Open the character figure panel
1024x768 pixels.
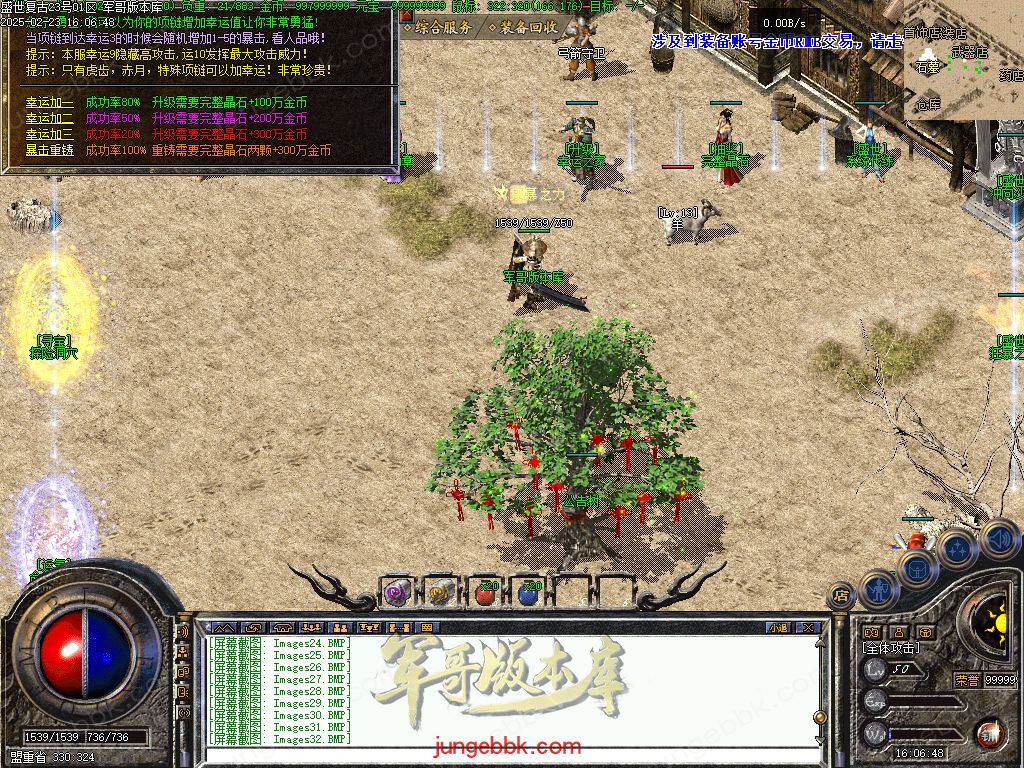tap(879, 588)
